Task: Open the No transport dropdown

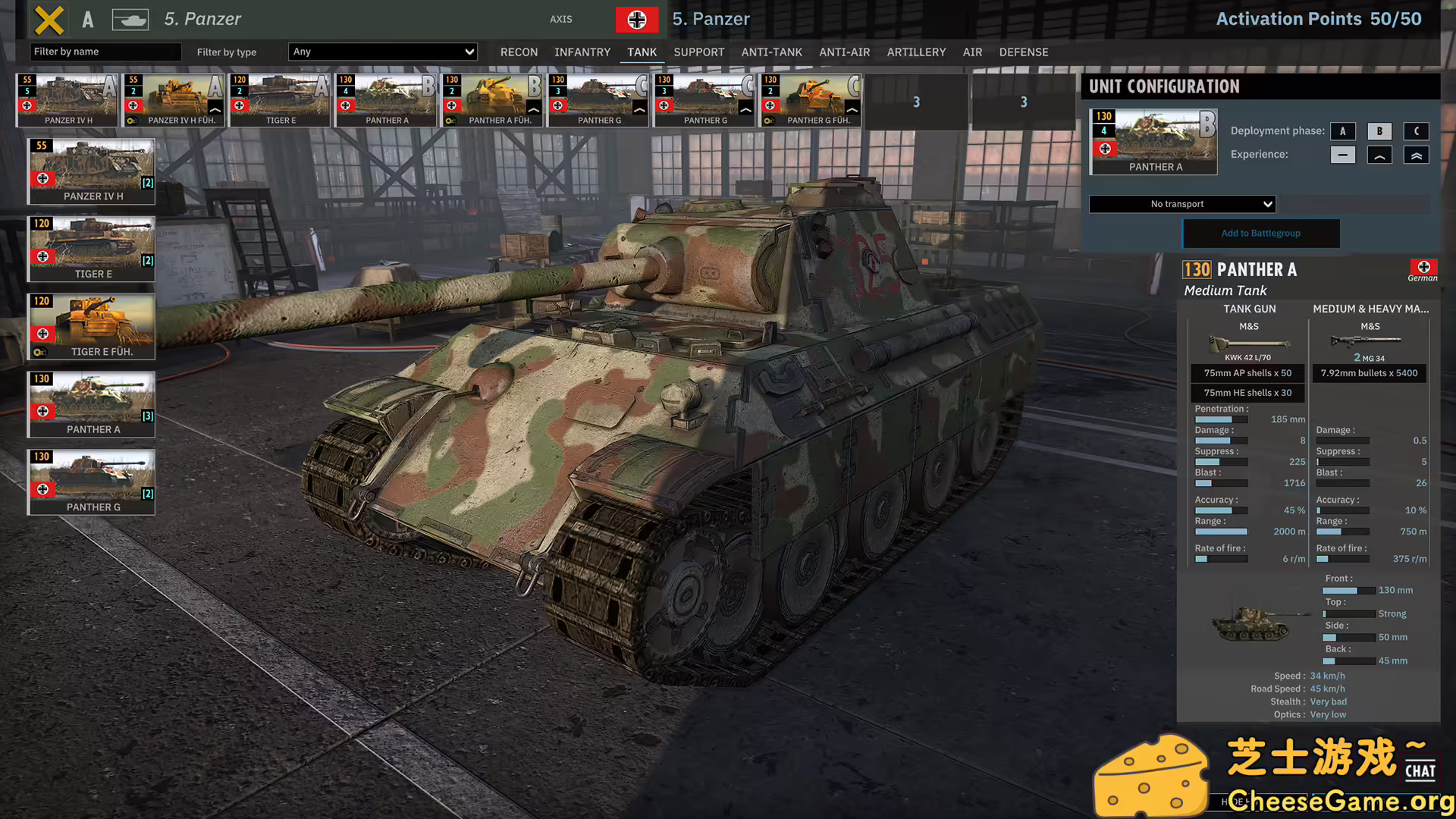Action: coord(1181,204)
